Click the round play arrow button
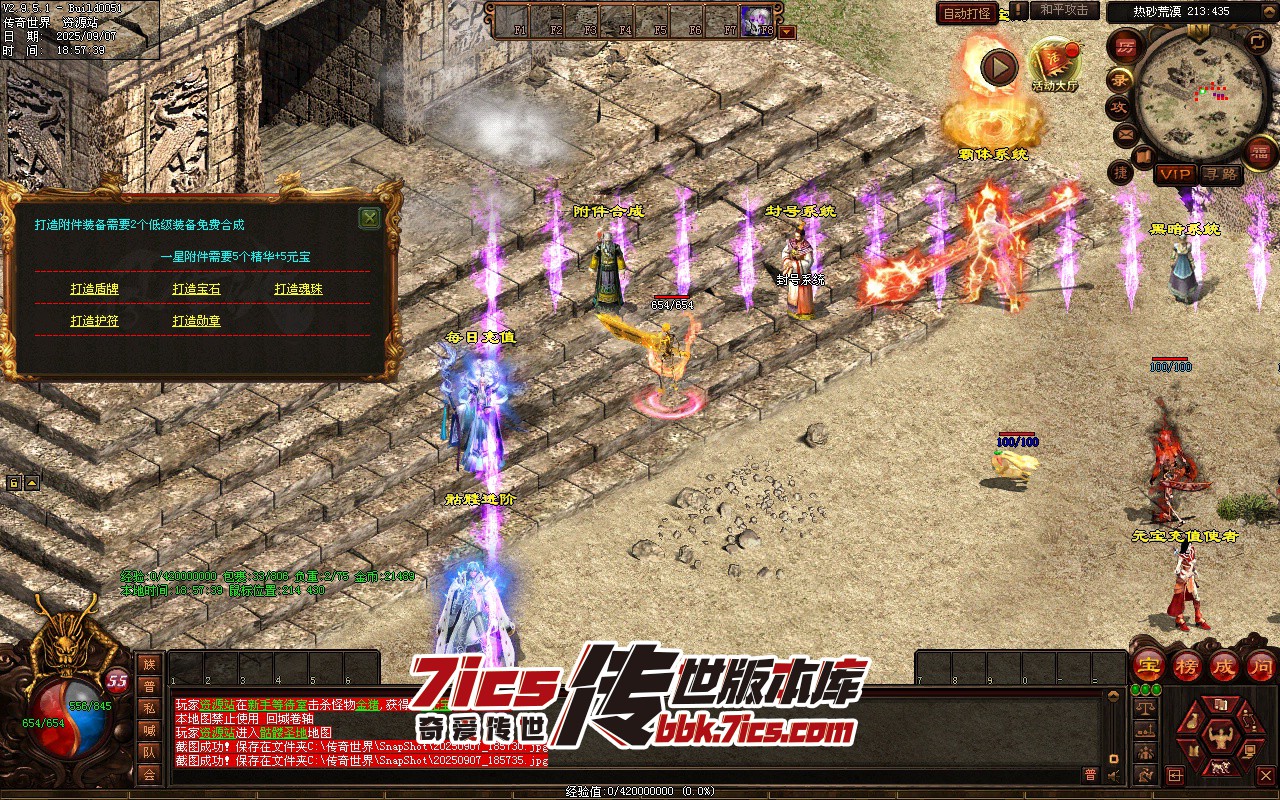The width and height of the screenshot is (1280, 800). point(997,67)
